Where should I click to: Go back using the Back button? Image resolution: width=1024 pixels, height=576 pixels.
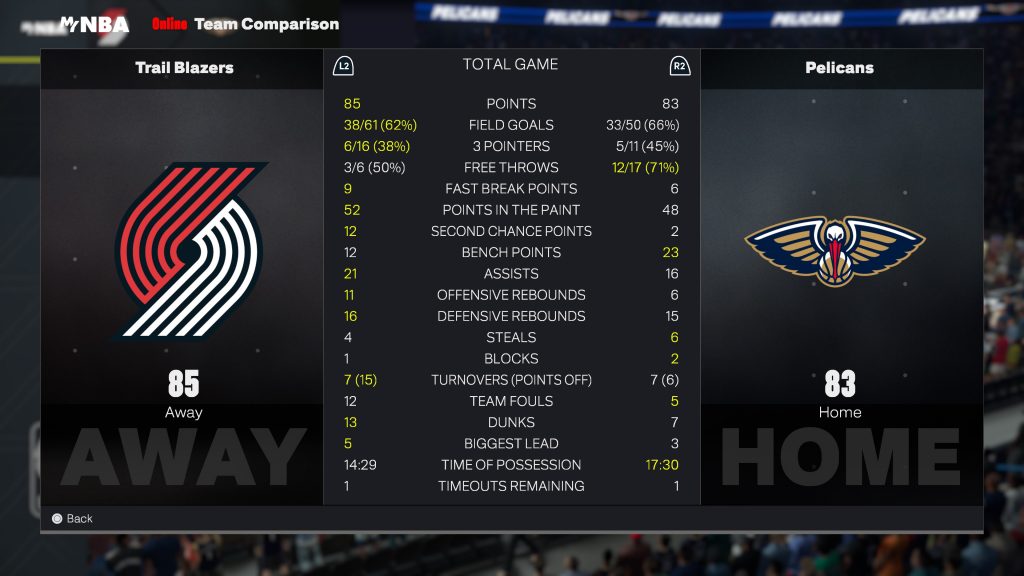point(72,518)
